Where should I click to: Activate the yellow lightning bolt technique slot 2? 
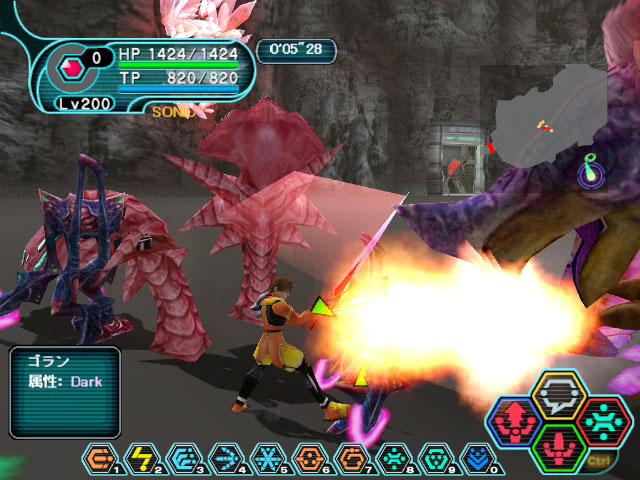(x=142, y=457)
